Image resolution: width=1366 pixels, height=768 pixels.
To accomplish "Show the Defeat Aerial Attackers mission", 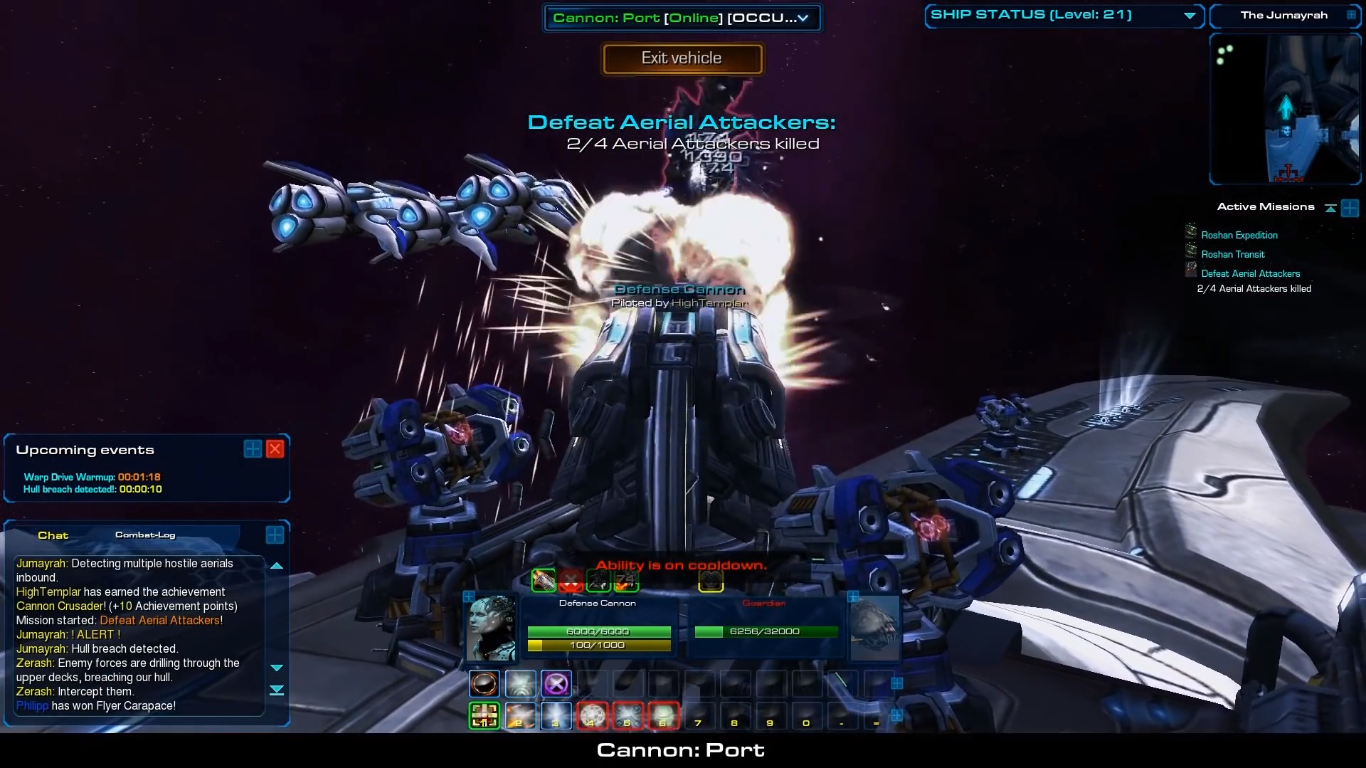I will tap(1250, 273).
